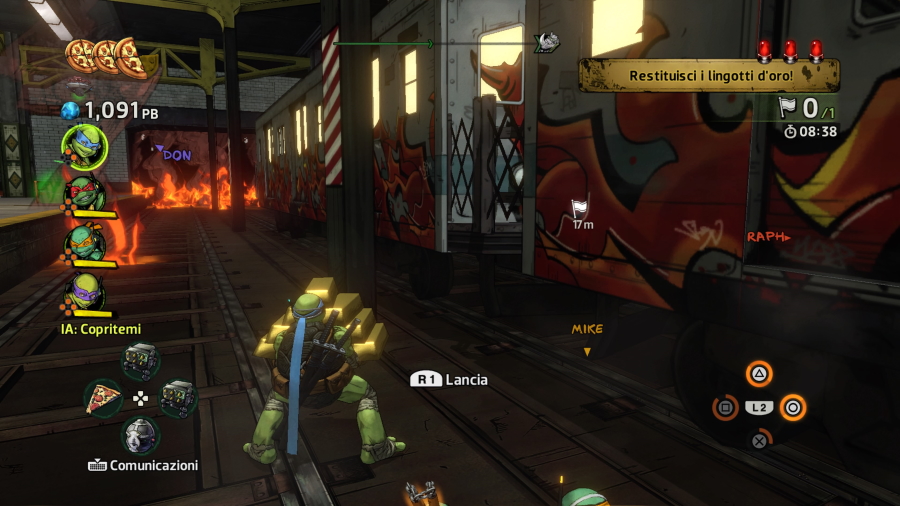Click the rhino boss icon on progress bar
Image resolution: width=900 pixels, height=506 pixels.
coord(546,42)
